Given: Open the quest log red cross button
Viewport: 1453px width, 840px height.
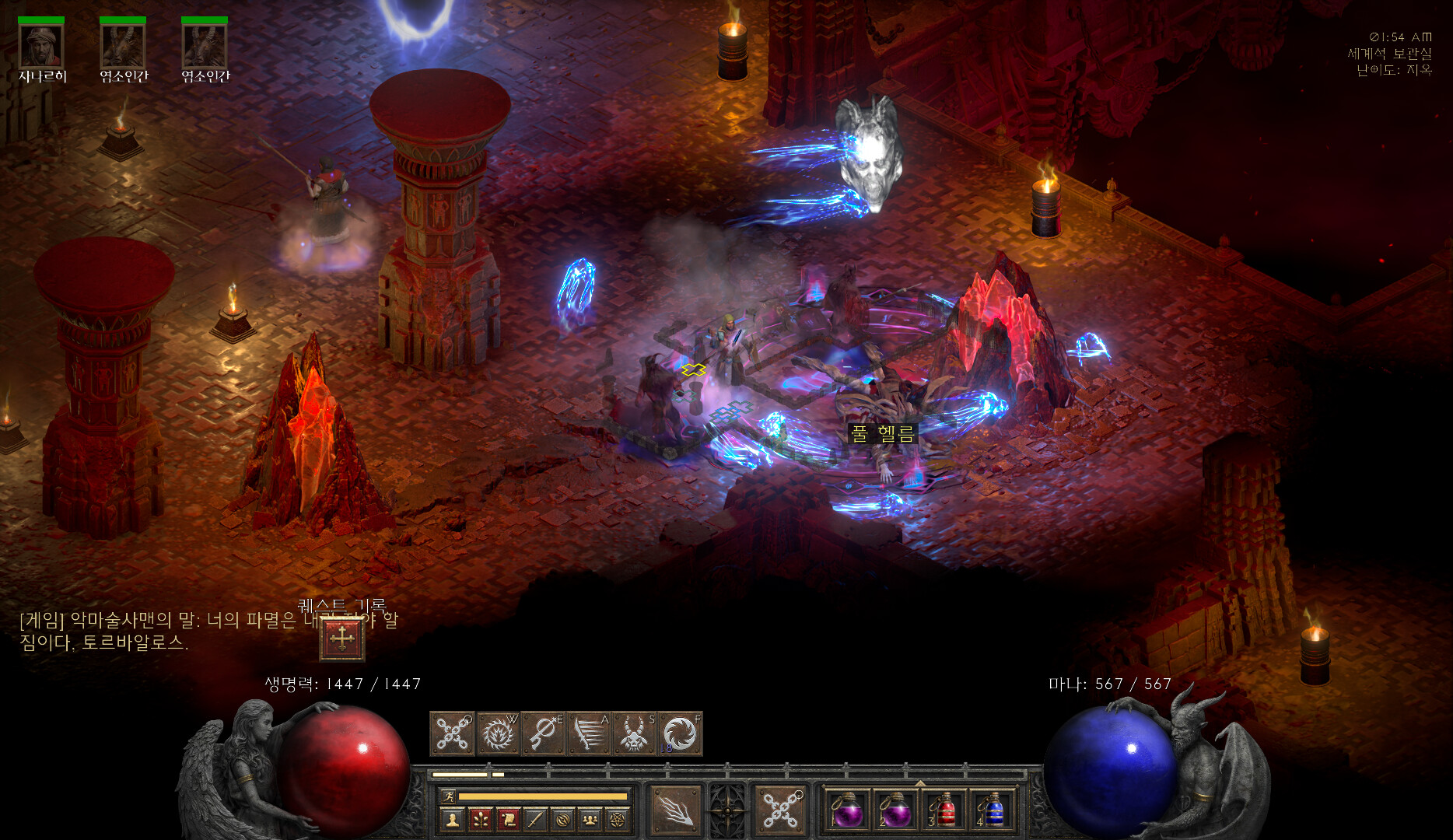Looking at the screenshot, I should pos(341,639).
